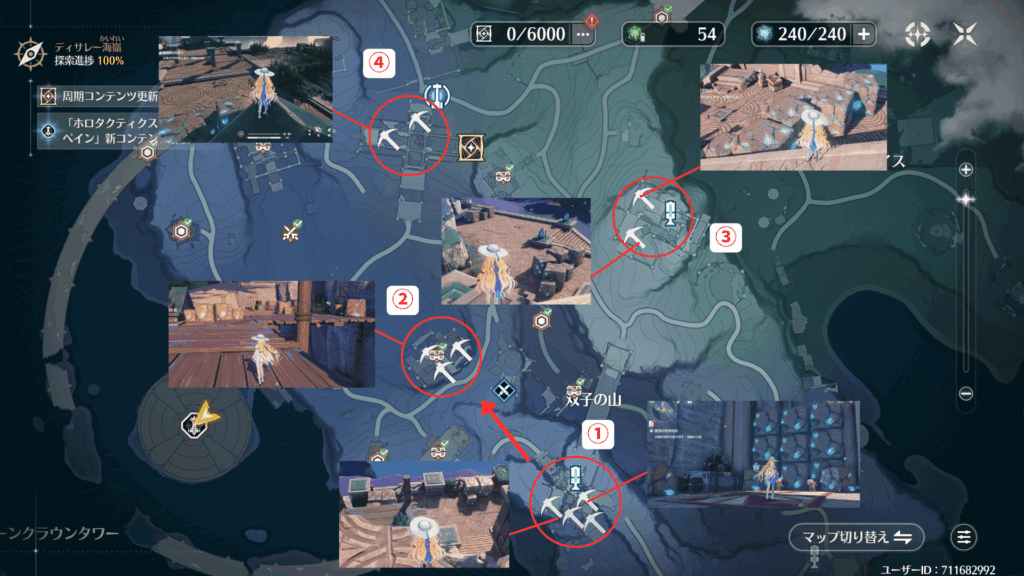Open the 周期コンテンツ更新 notice
The width and height of the screenshot is (1024, 576).
[x=48, y=96]
